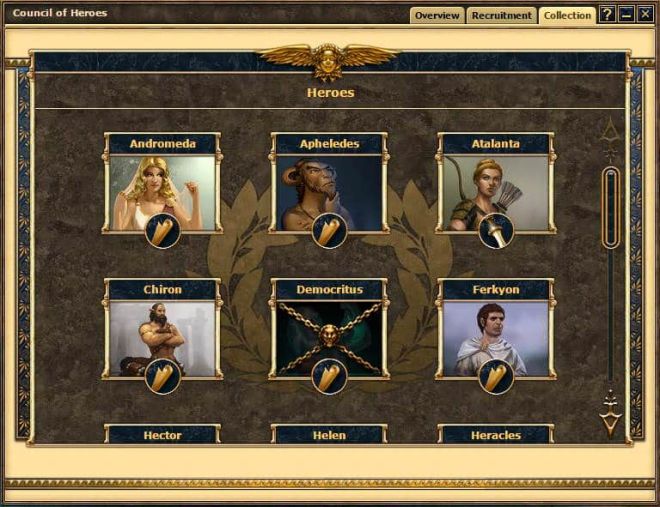This screenshot has width=660, height=507.
Task: Close the Council of Heroes window
Action: coord(644,15)
